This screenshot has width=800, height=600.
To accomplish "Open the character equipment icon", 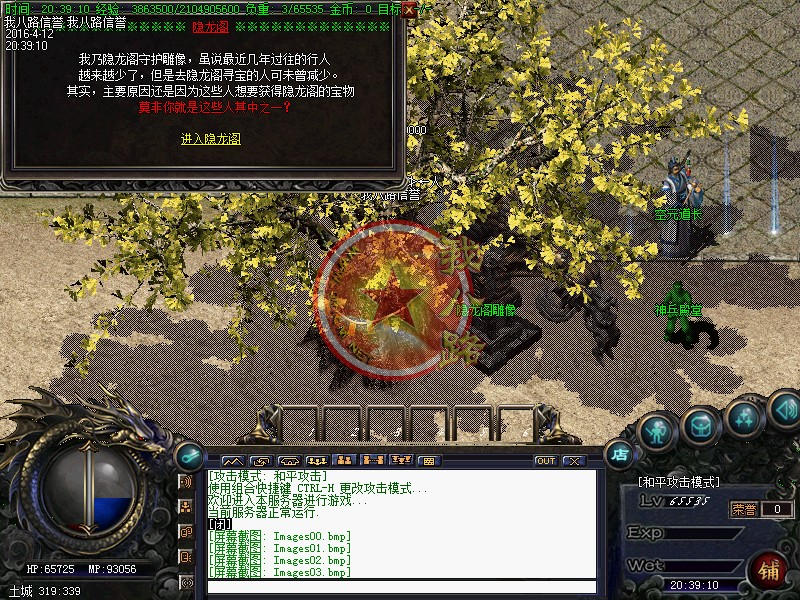I will (656, 431).
